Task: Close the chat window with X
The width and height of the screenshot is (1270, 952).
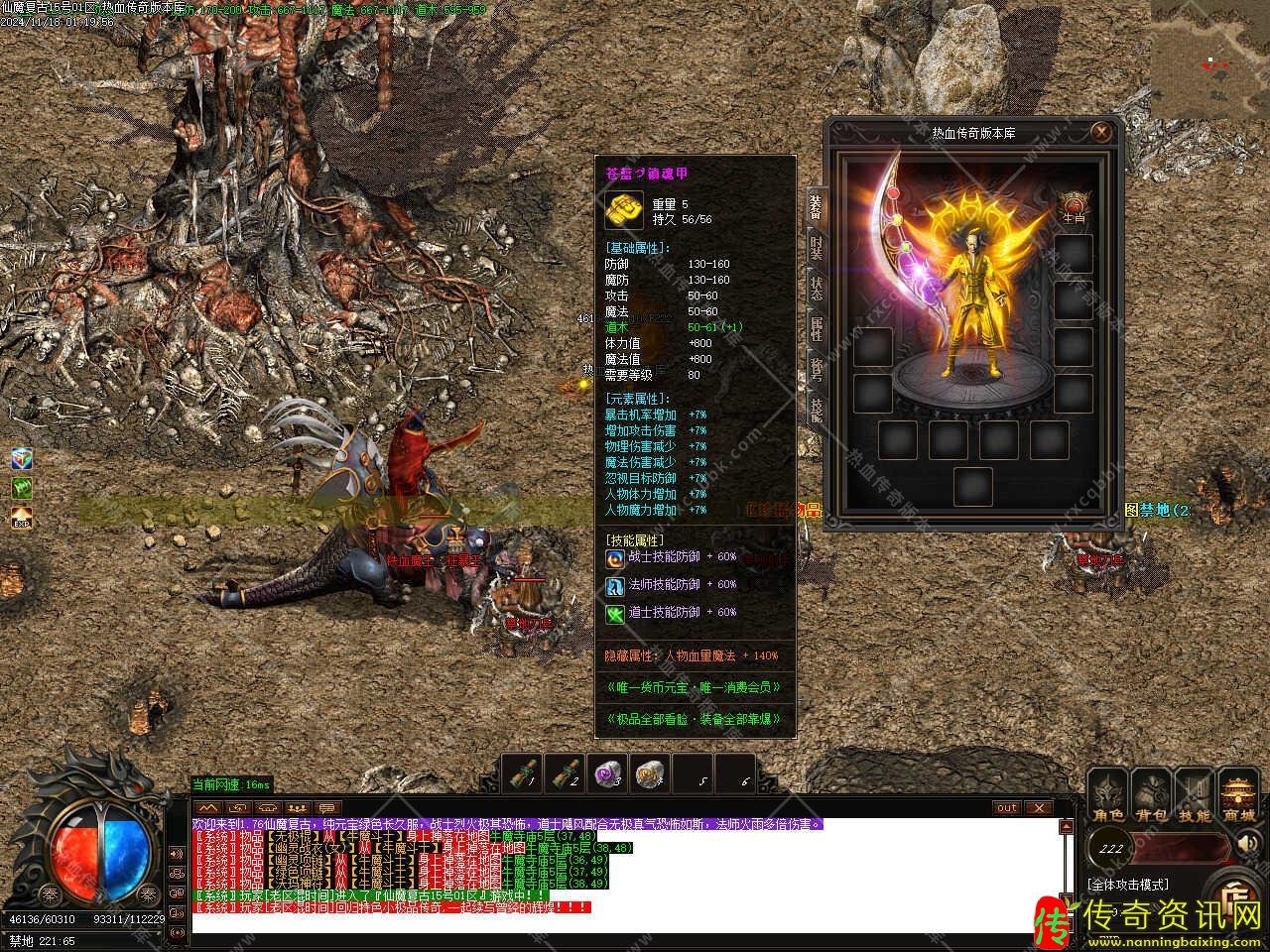Action: tap(1038, 808)
